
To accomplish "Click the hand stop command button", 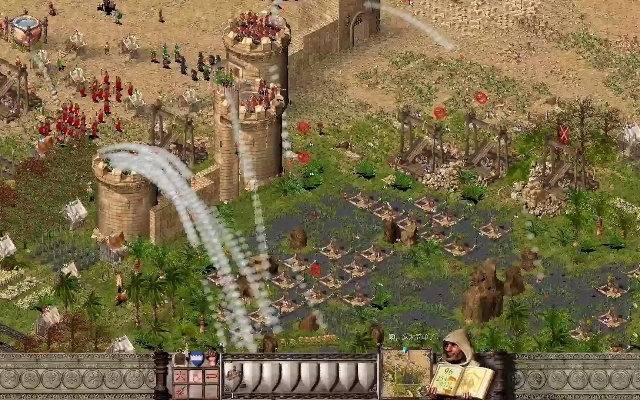I will click(x=196, y=376).
